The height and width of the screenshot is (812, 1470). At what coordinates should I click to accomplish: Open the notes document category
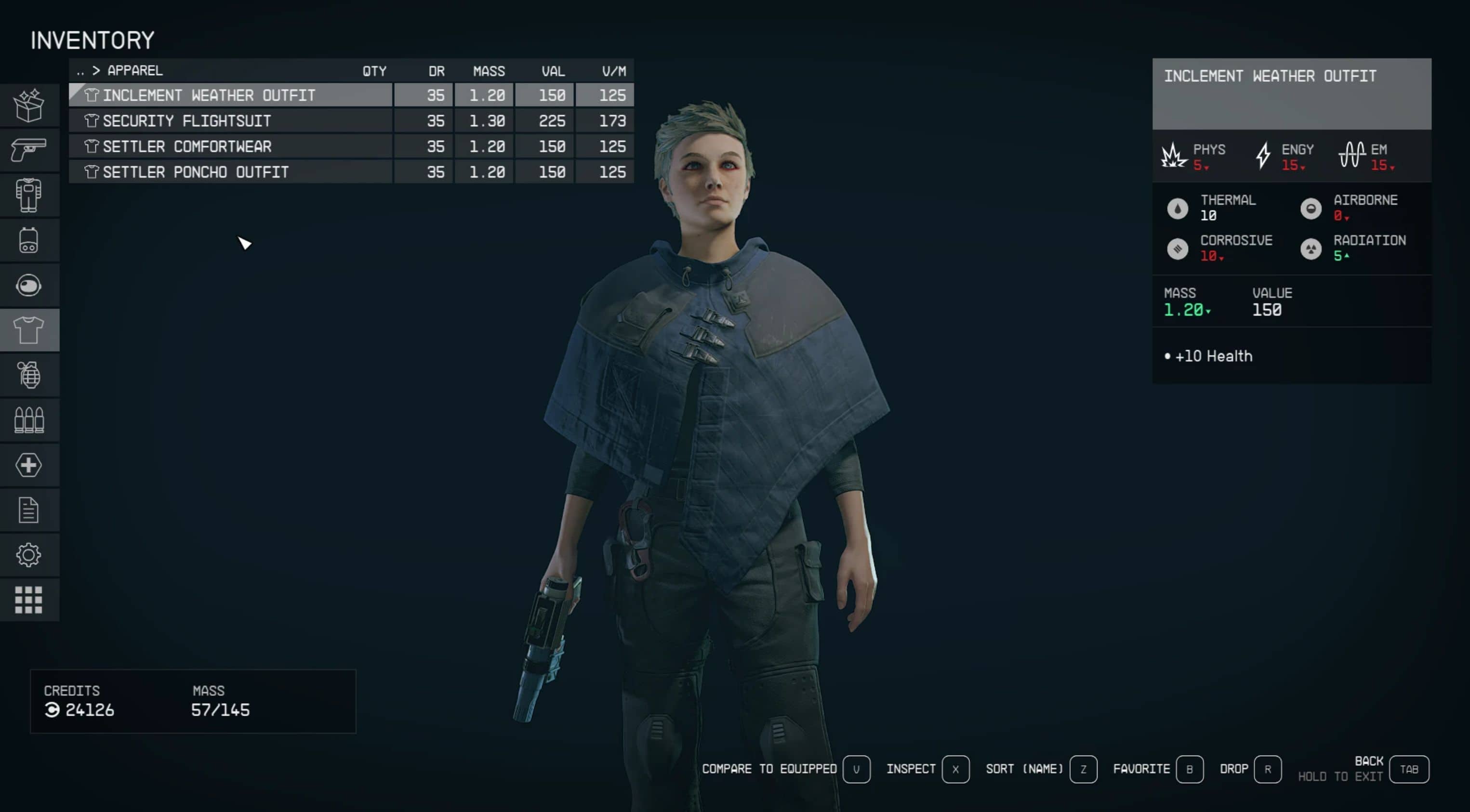coord(28,511)
